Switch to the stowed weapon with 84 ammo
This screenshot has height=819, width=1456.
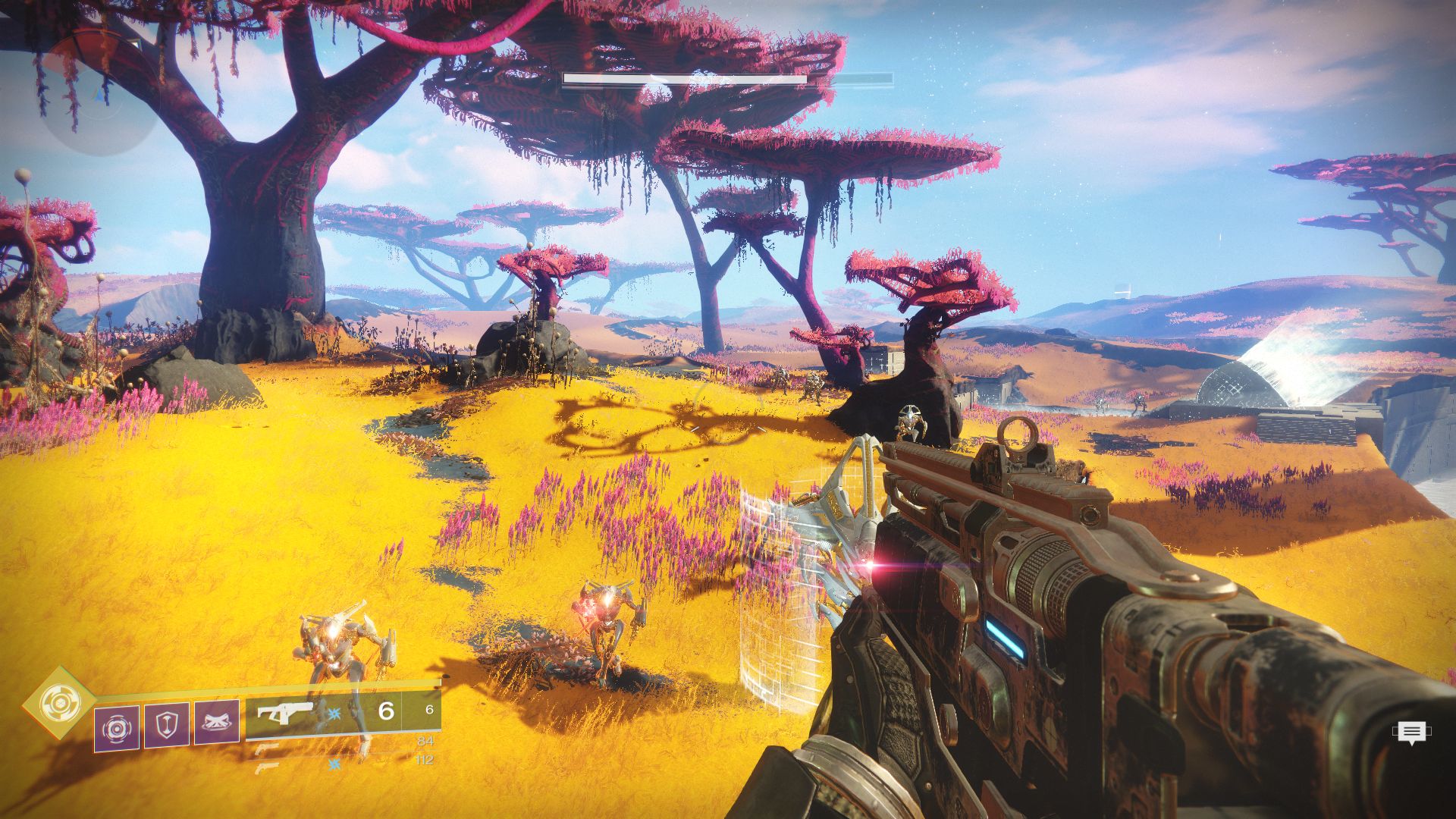coord(267,748)
